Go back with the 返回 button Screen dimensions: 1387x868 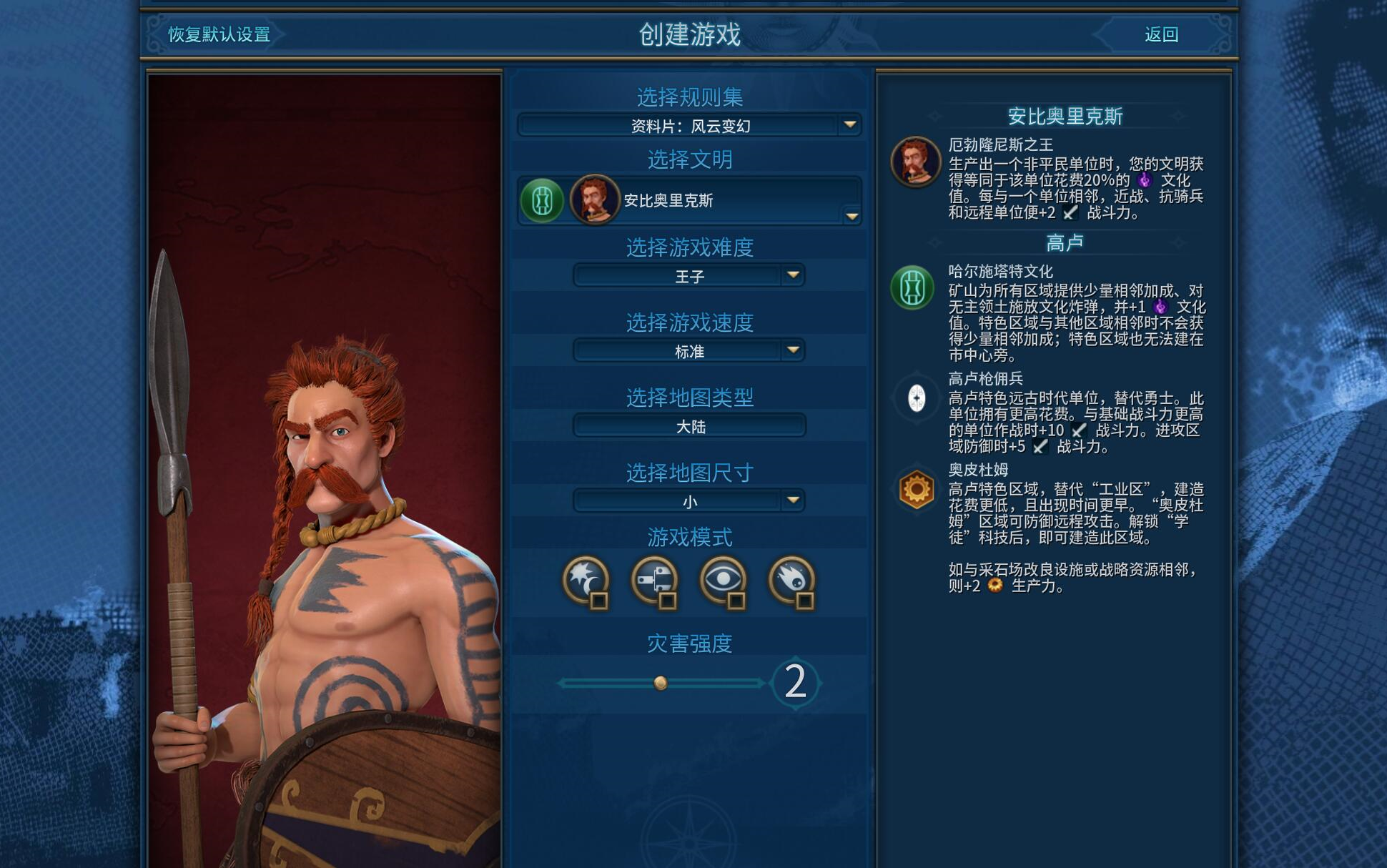coord(1161,34)
